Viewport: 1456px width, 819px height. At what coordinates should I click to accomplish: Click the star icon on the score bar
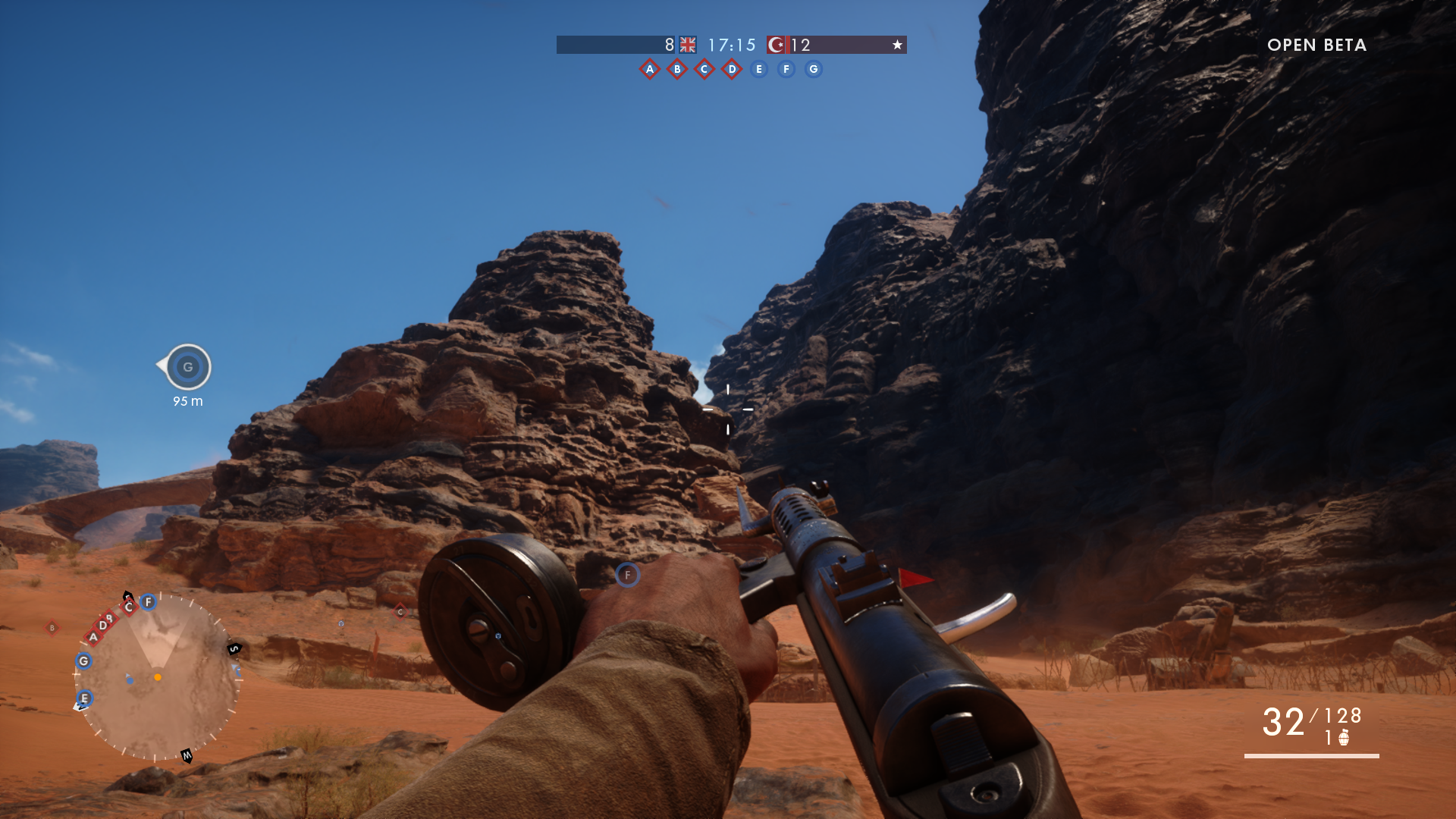(x=897, y=45)
